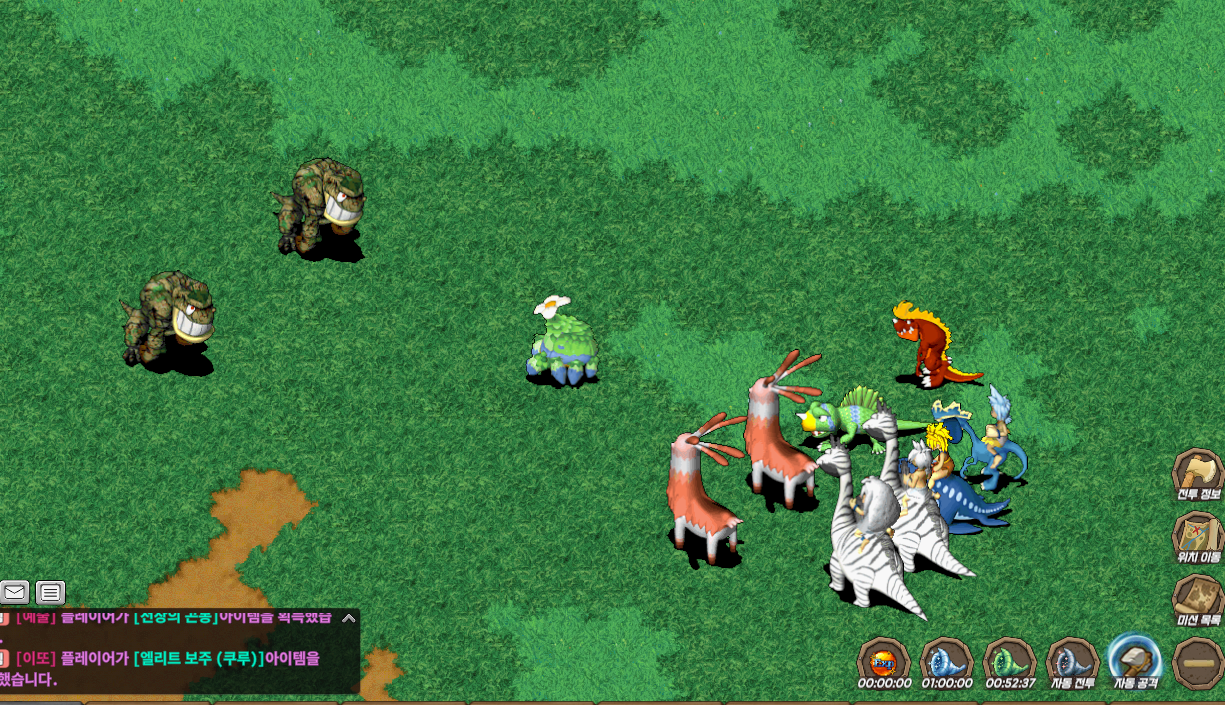The height and width of the screenshot is (705, 1225).
Task: Collapse the side menu with the minus button
Action: [x=1197, y=663]
